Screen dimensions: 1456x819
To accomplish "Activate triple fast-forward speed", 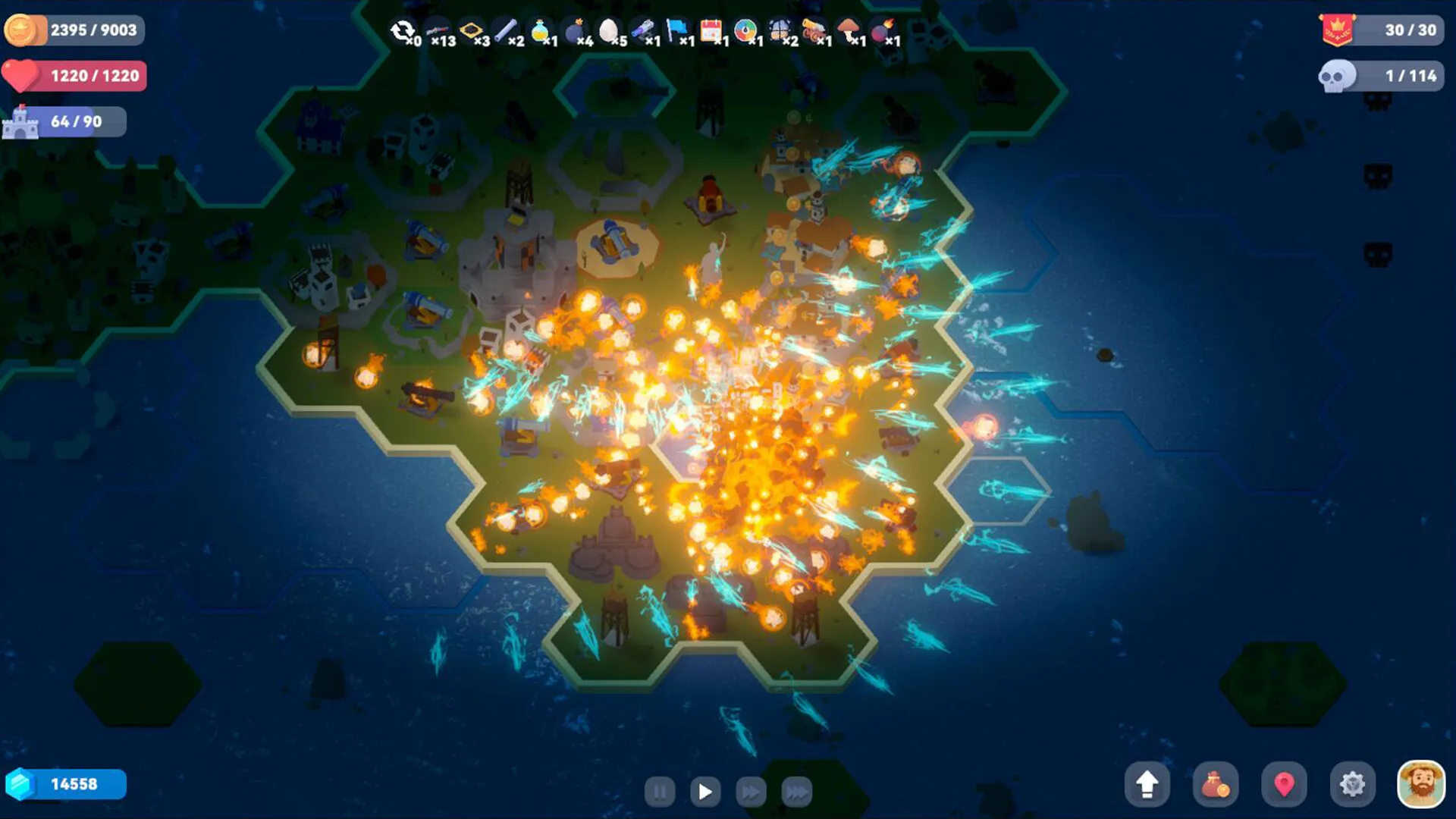I will (796, 792).
